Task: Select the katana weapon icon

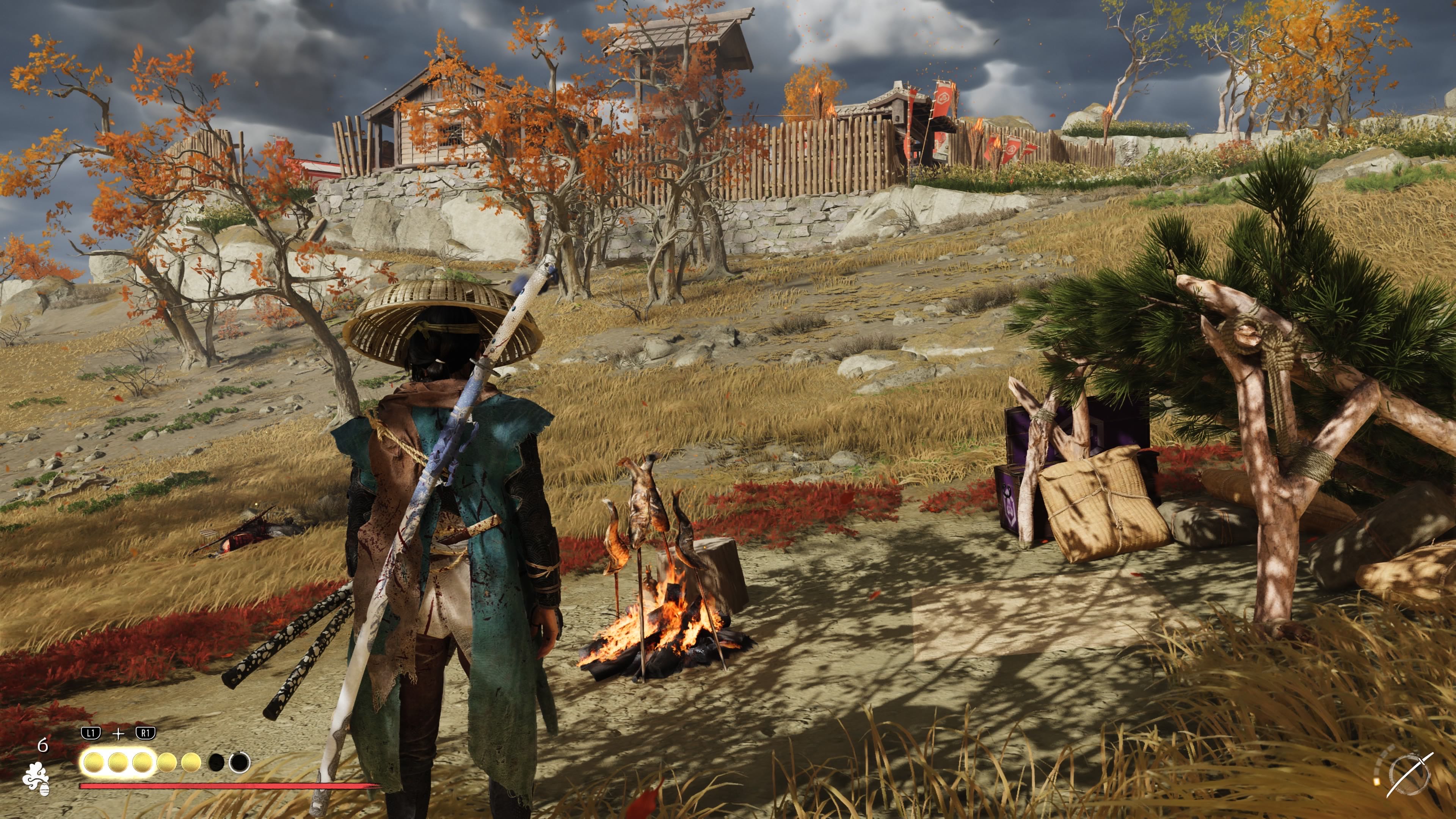Action: (x=1409, y=775)
